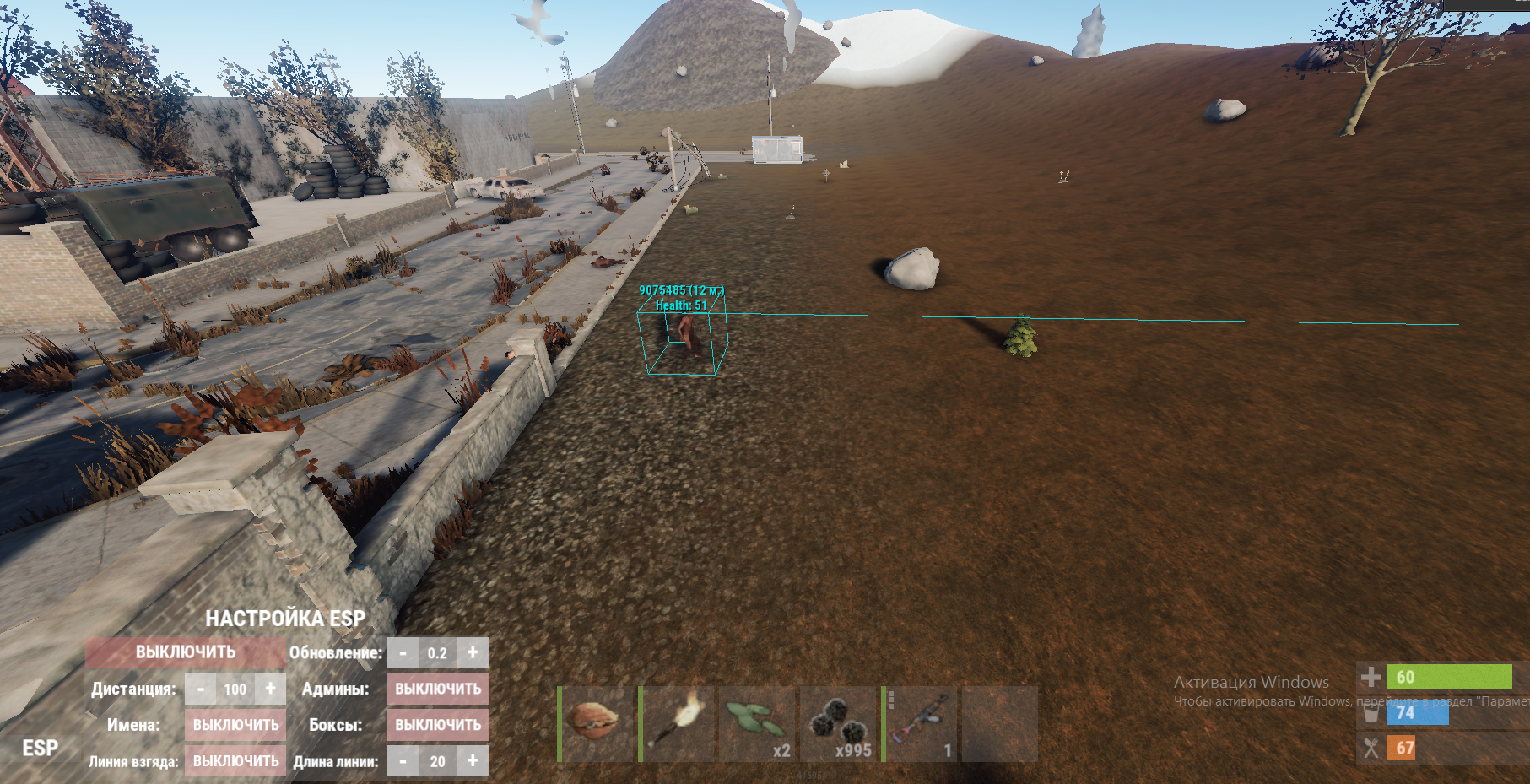This screenshot has width=1530, height=784.
Task: Increase the Дистанция value
Action: (270, 689)
